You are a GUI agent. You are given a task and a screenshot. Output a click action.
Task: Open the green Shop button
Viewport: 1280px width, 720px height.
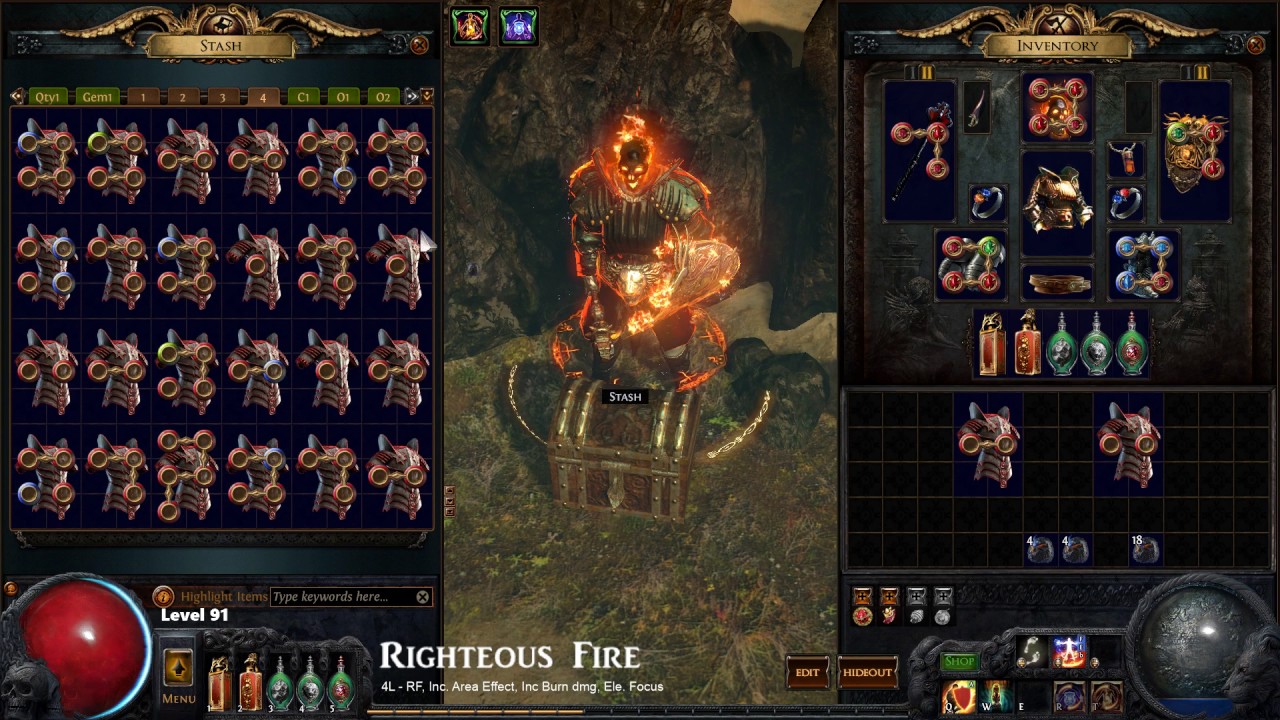pyautogui.click(x=959, y=661)
